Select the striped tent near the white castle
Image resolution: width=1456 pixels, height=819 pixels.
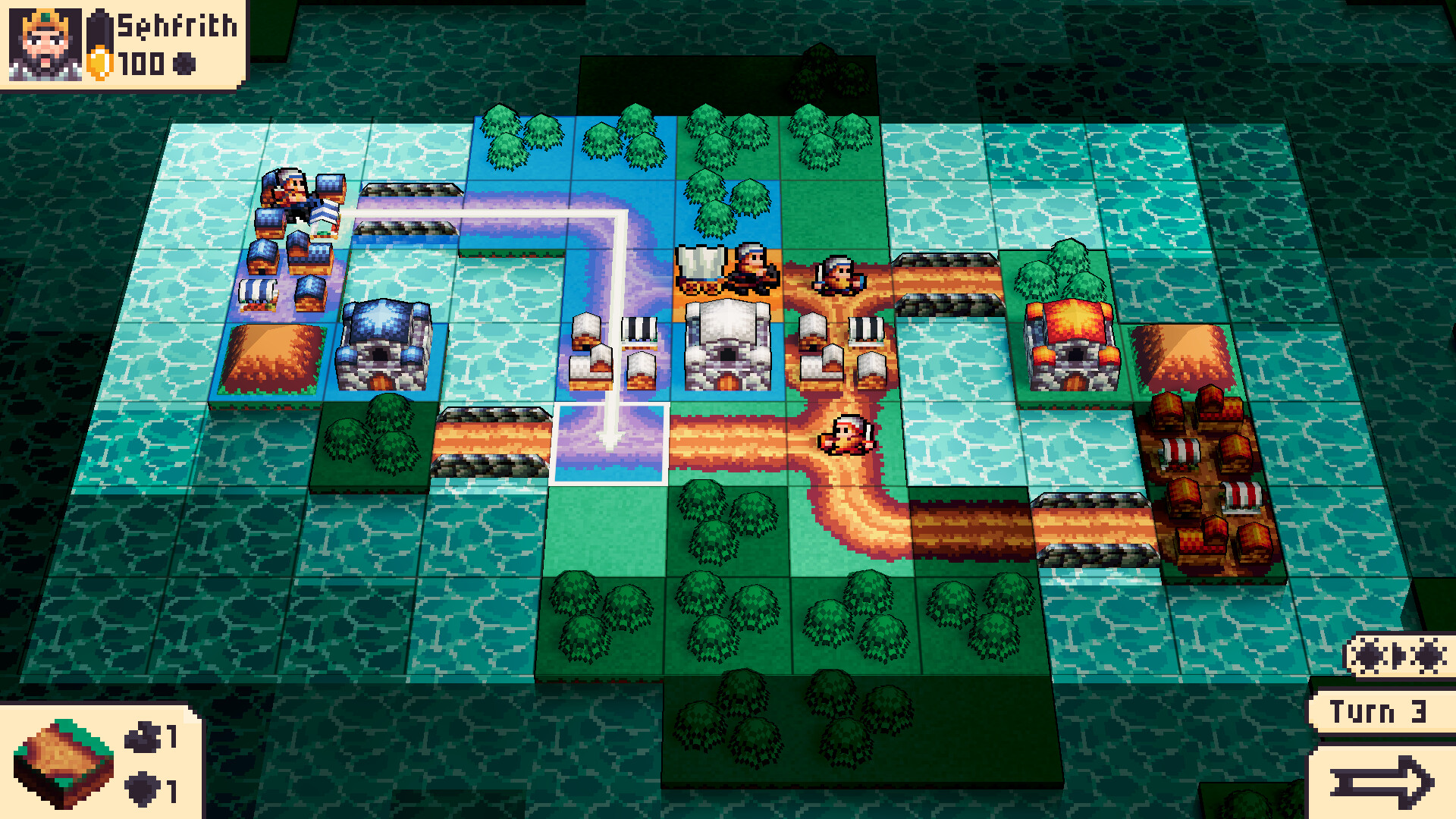(x=639, y=330)
